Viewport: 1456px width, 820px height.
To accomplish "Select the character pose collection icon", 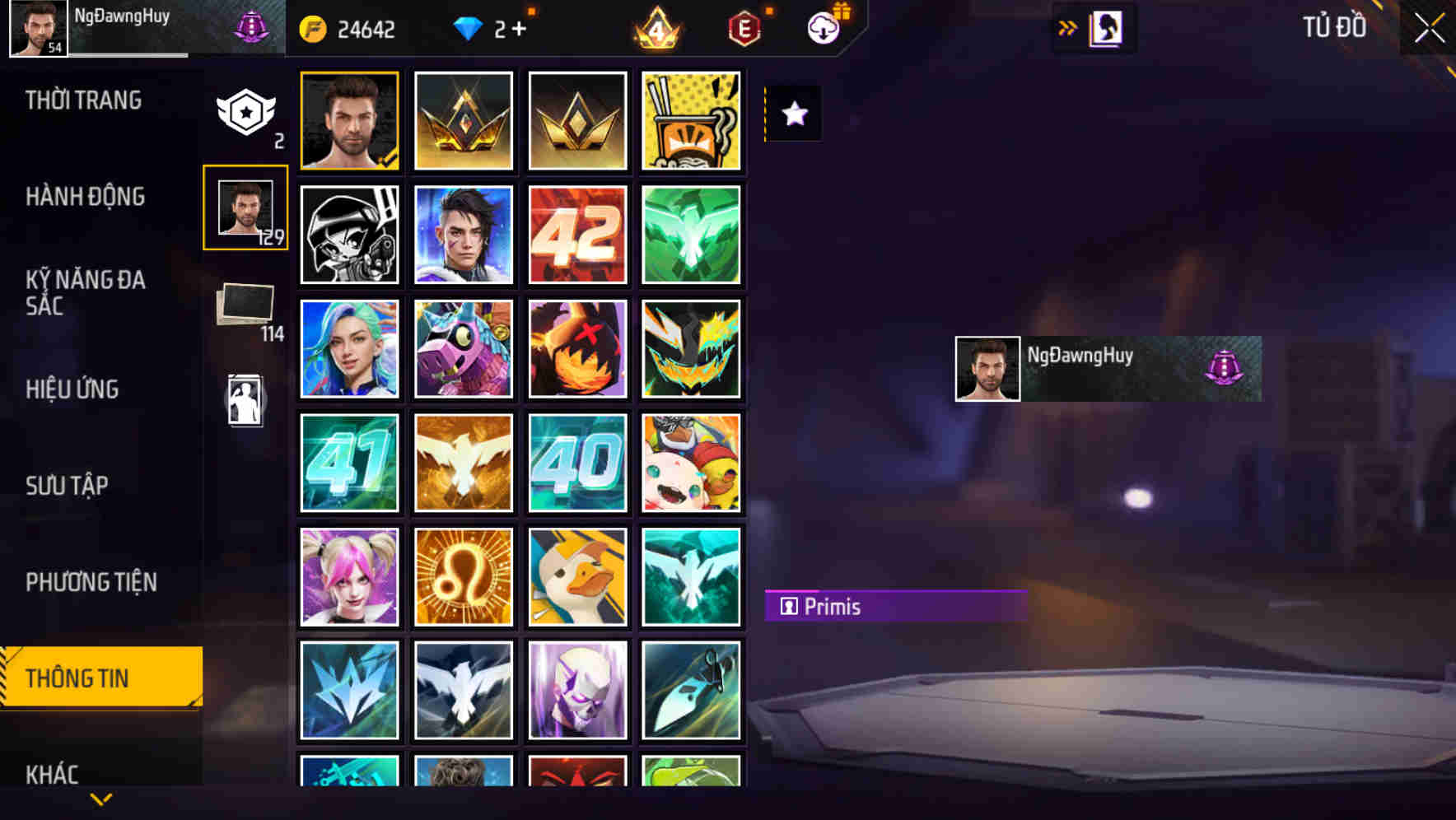I will pos(245,398).
